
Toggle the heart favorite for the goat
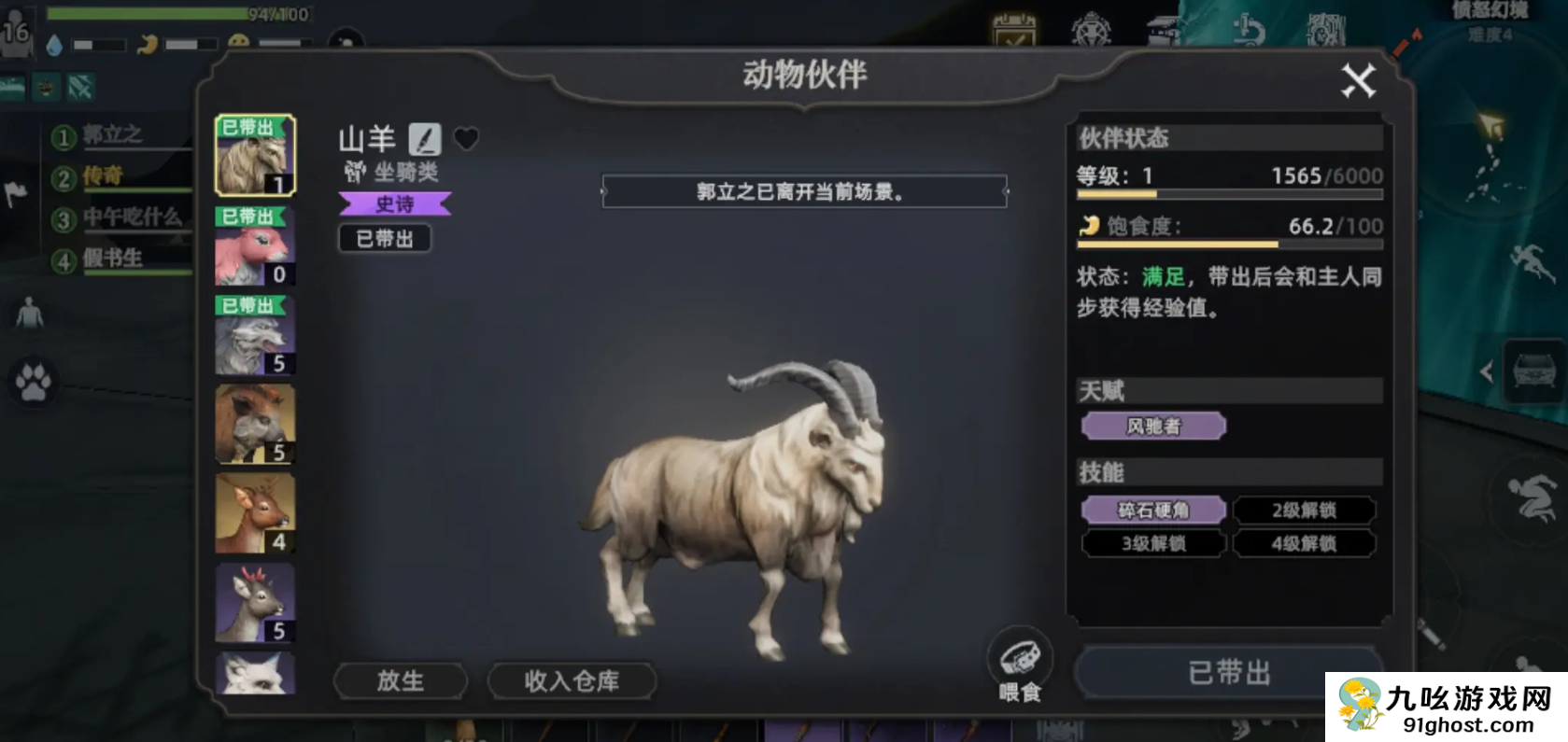[x=465, y=138]
